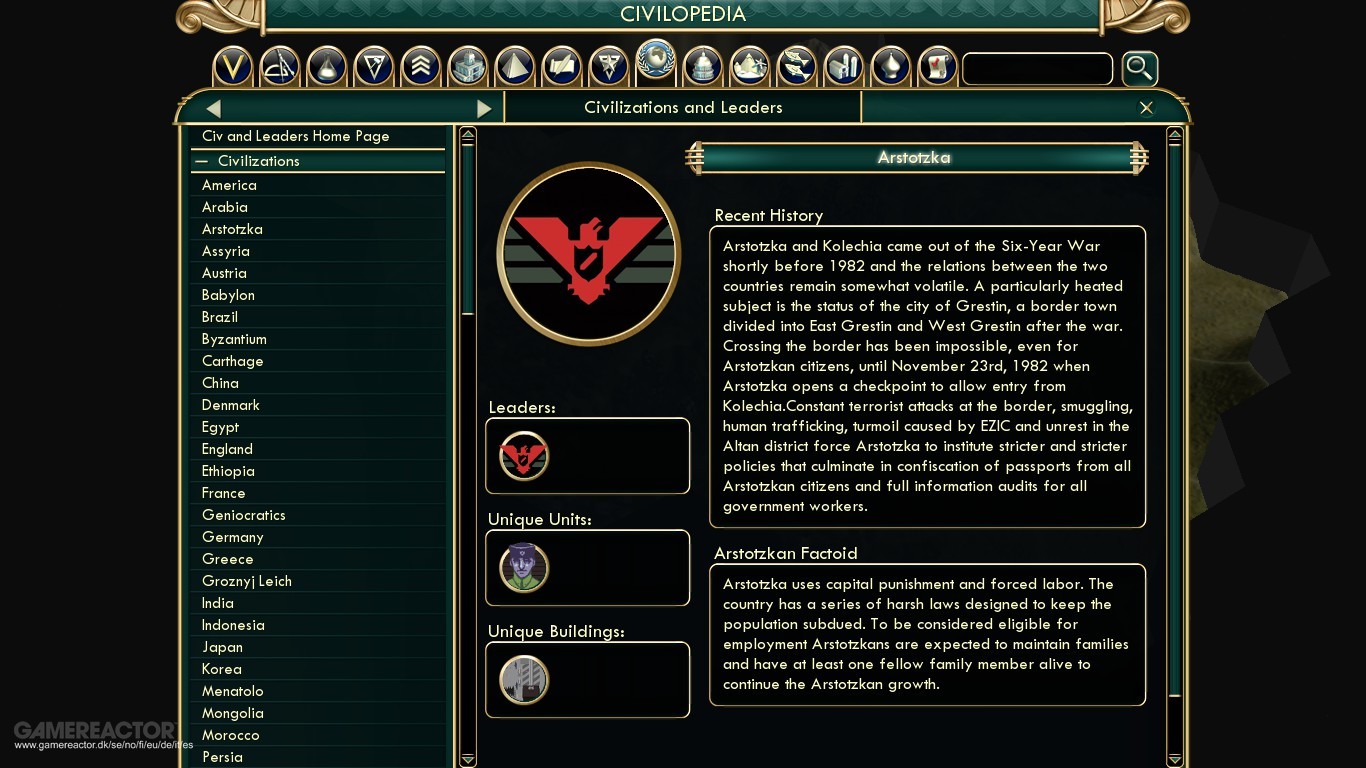Click the magnifying glass search button
Screen dimensions: 1366x768
[1139, 69]
